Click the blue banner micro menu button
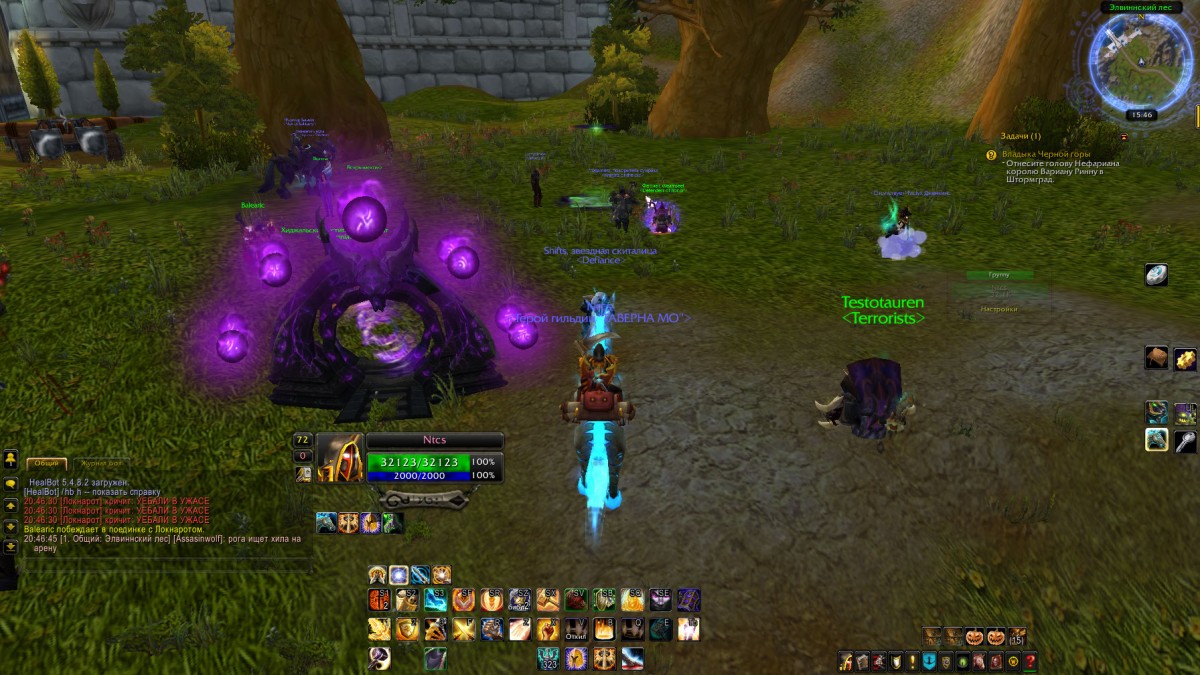Screen dimensions: 1200x675 pos(929,661)
